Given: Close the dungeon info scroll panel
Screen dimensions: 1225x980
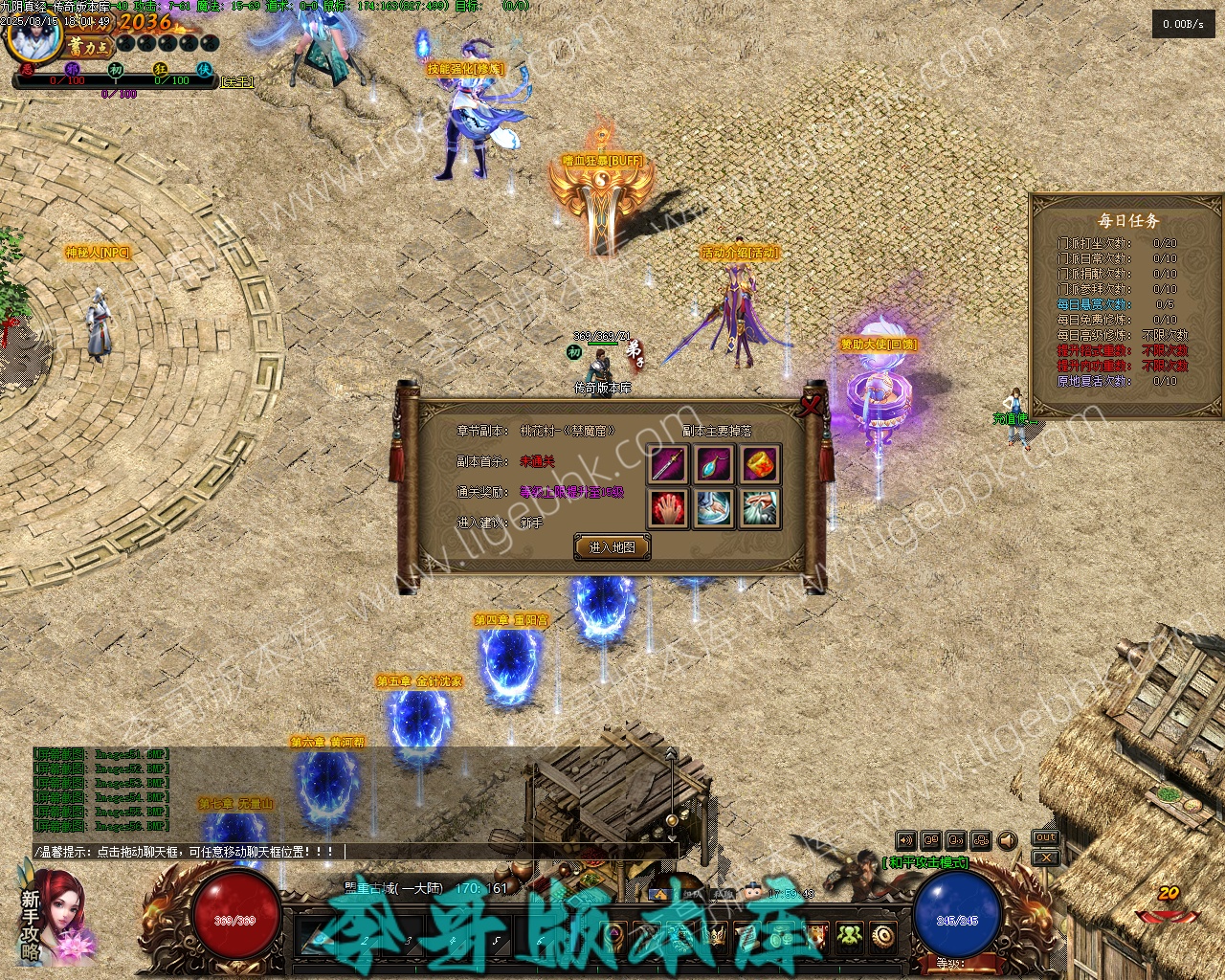Looking at the screenshot, I should 813,405.
